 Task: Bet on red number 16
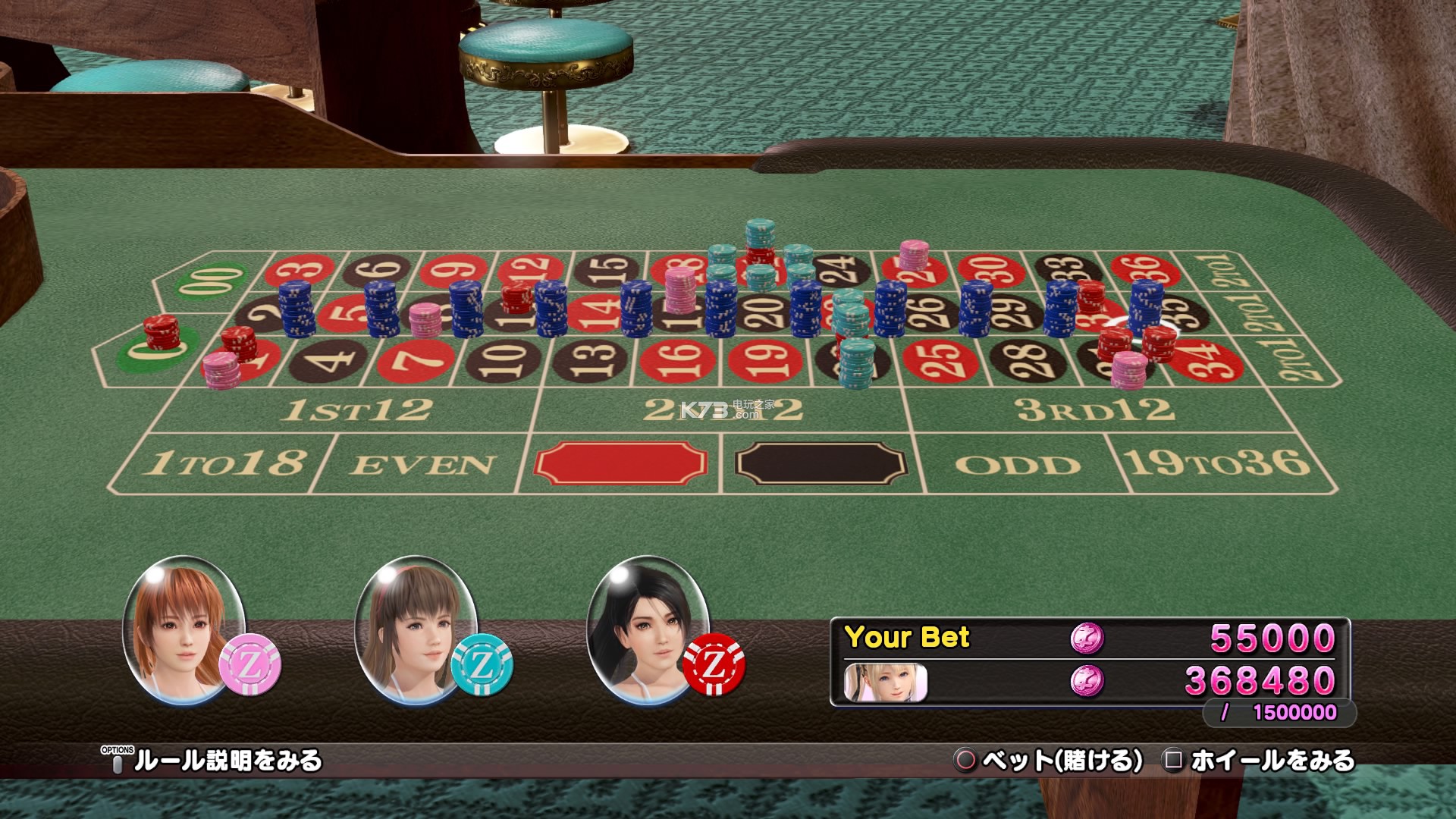coord(679,359)
